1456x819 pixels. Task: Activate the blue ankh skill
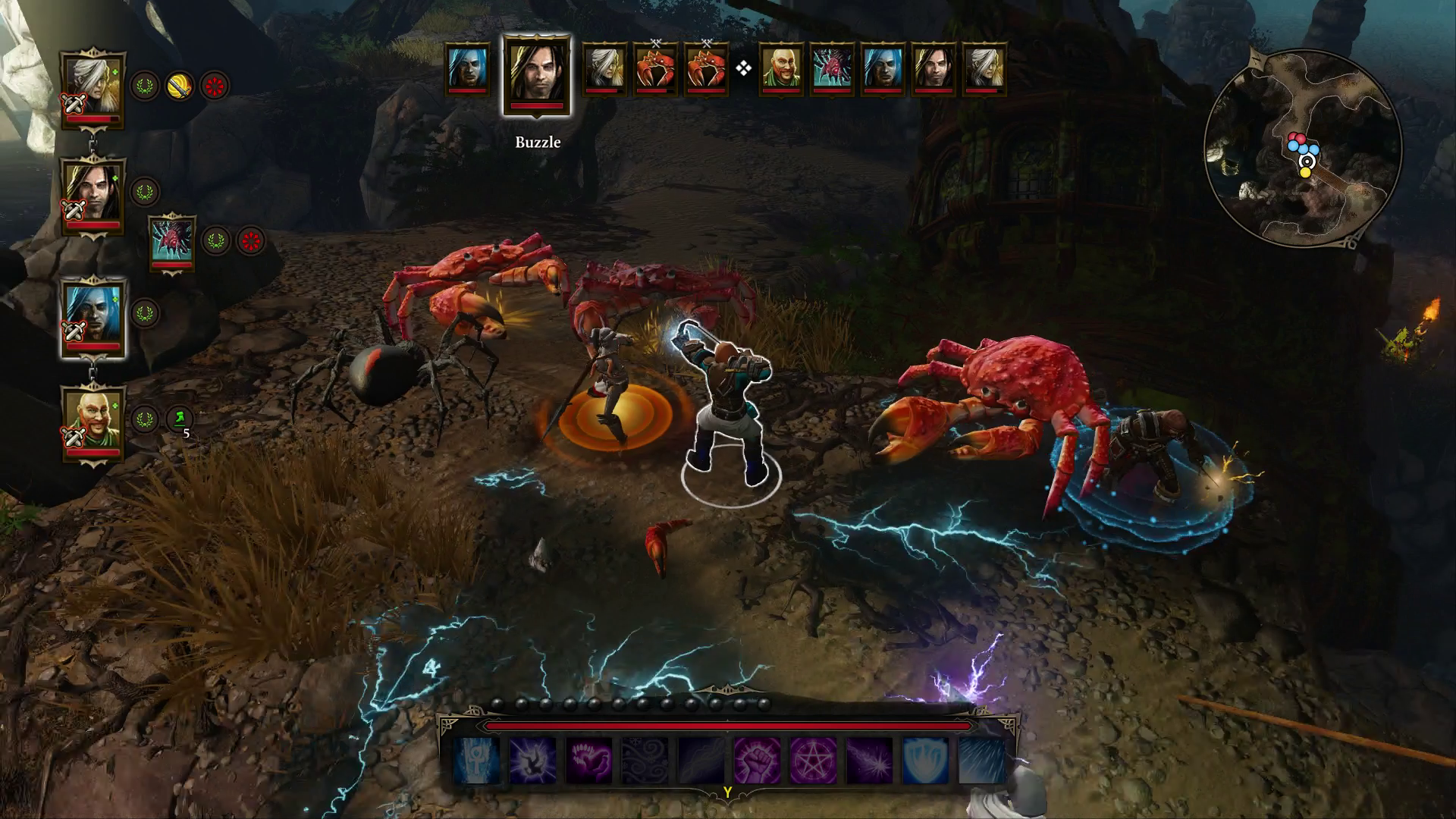click(477, 761)
